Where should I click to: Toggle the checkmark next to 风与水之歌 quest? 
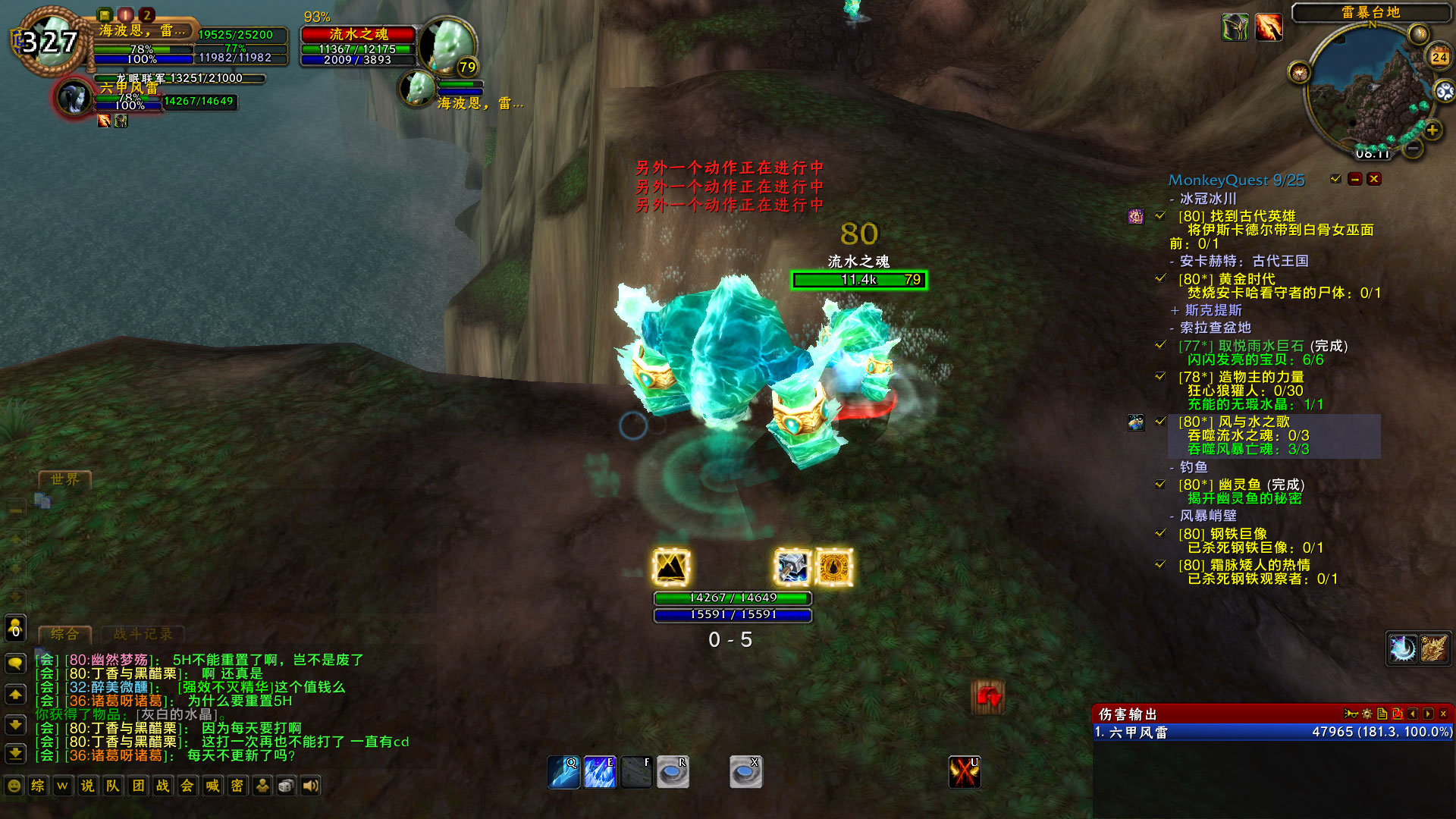pos(1159,421)
